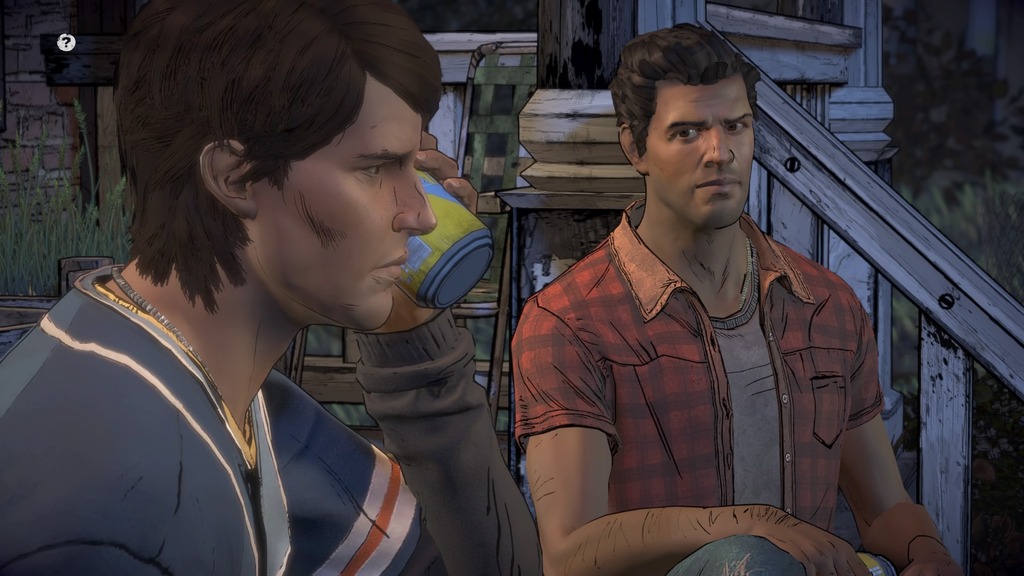Click the question mark help icon
The width and height of the screenshot is (1024, 576).
pos(66,42)
